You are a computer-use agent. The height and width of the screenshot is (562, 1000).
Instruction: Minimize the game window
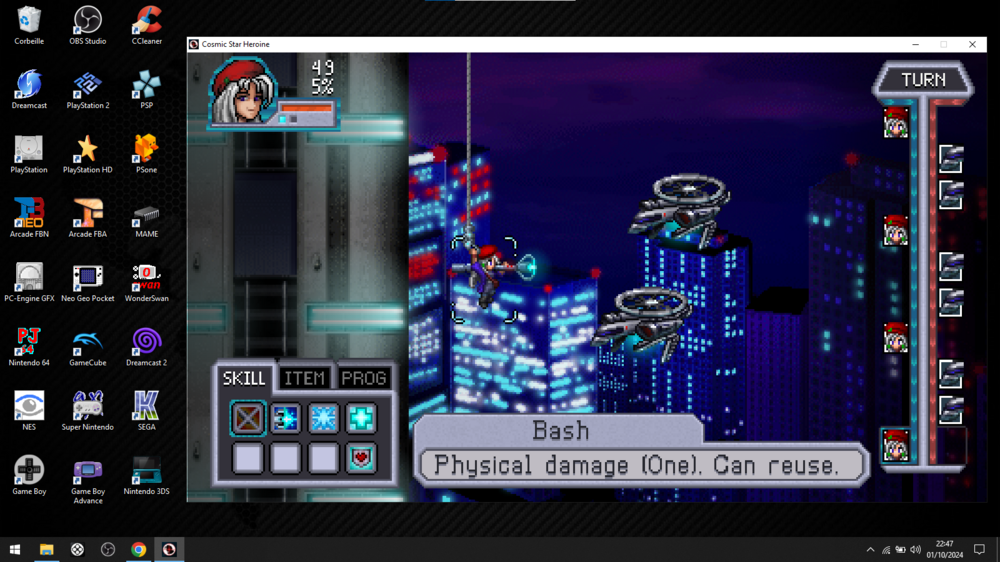point(915,44)
